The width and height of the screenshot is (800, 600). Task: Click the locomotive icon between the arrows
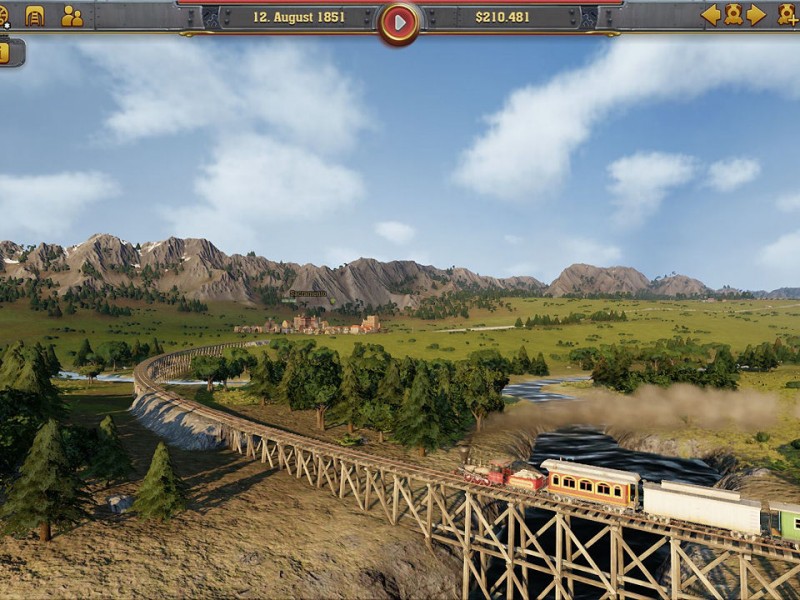[733, 14]
